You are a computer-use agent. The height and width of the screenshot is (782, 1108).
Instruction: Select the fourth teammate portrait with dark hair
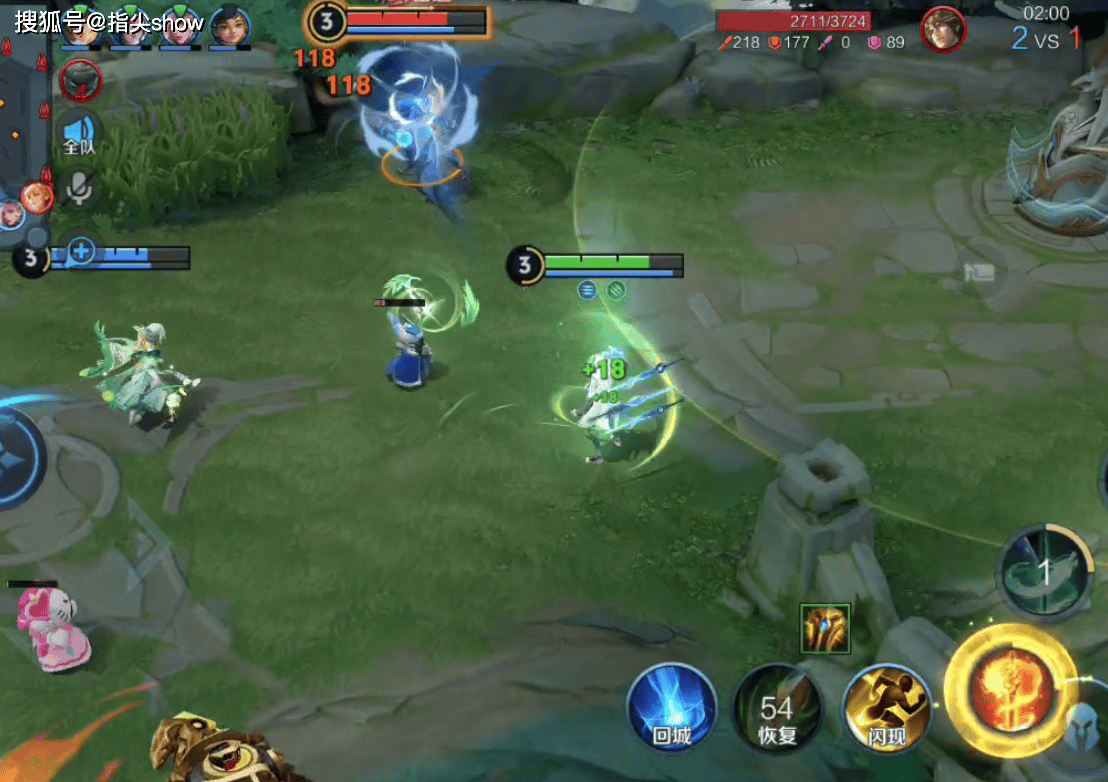pyautogui.click(x=229, y=26)
